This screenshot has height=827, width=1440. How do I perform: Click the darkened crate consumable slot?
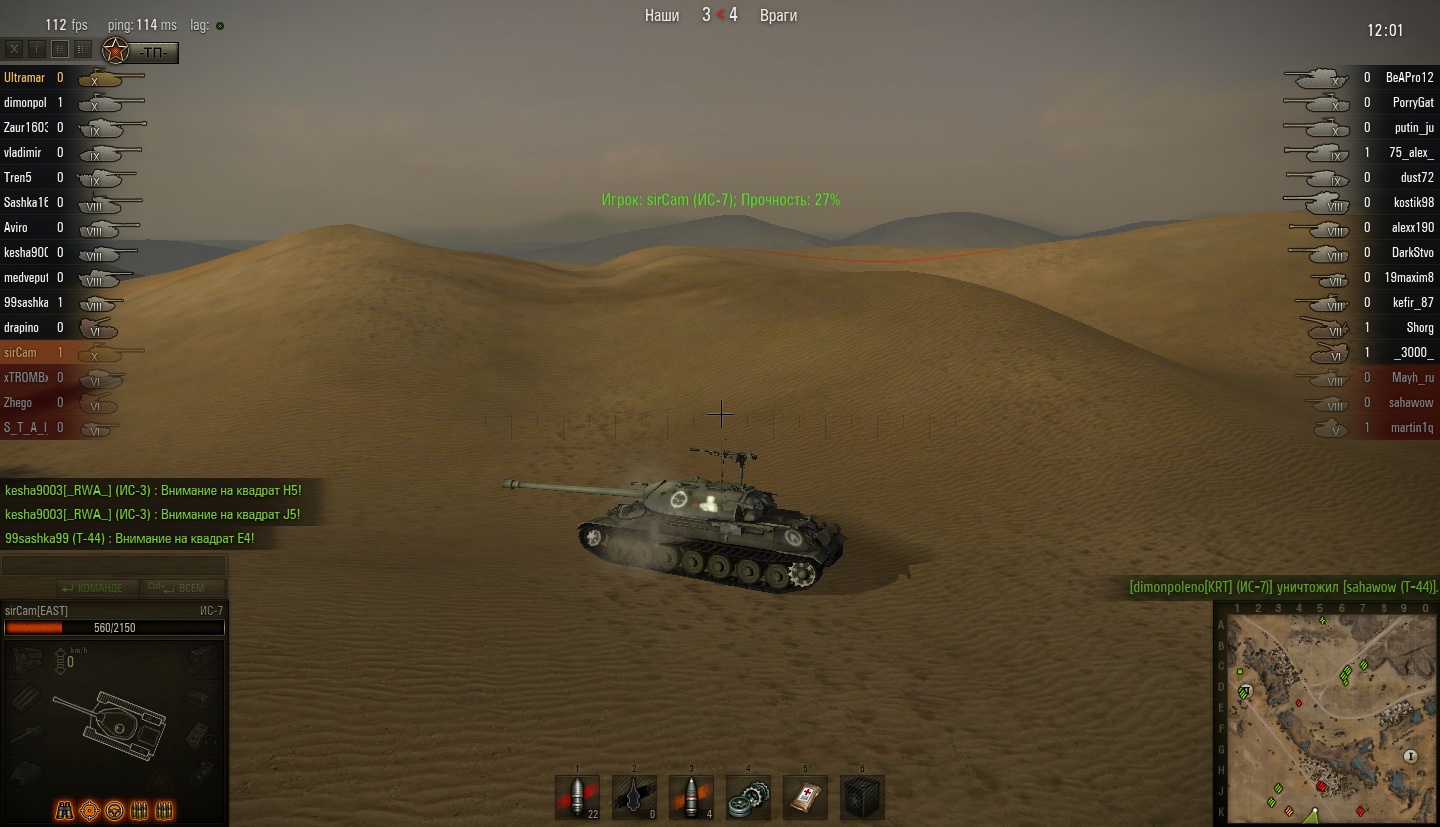coord(862,798)
